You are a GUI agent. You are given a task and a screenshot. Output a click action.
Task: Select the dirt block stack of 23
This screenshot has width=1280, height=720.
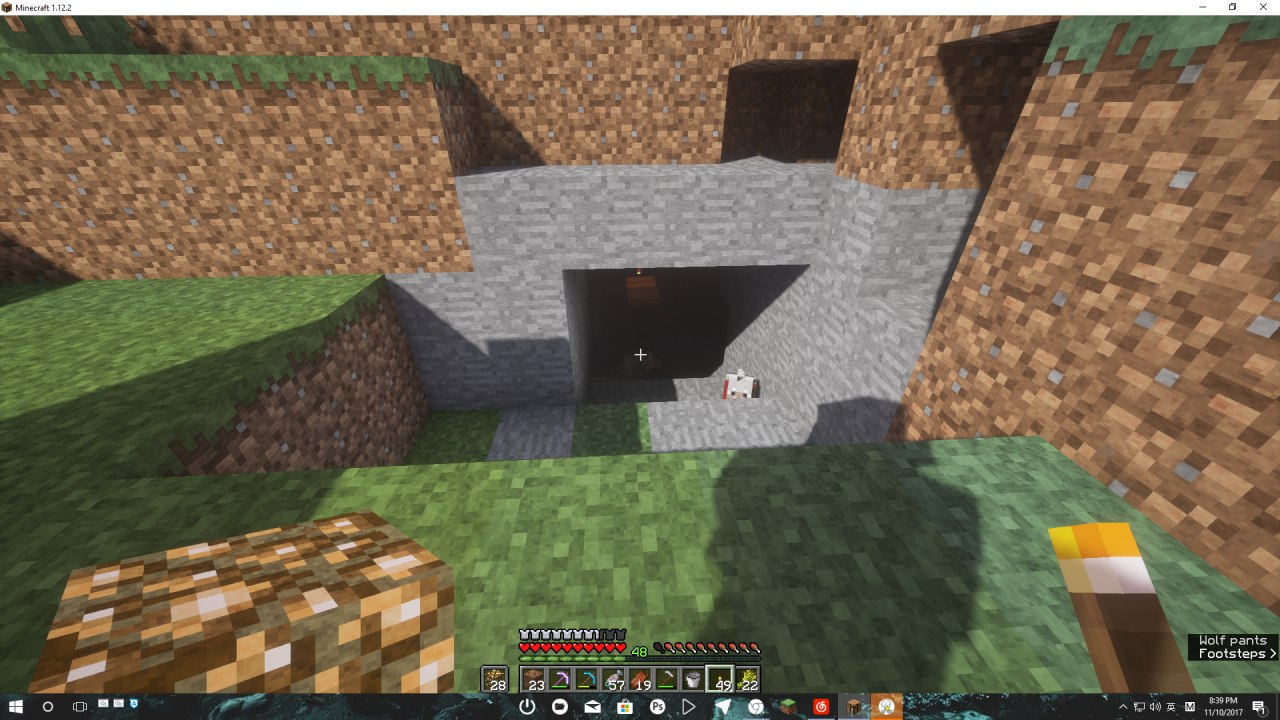pyautogui.click(x=536, y=680)
